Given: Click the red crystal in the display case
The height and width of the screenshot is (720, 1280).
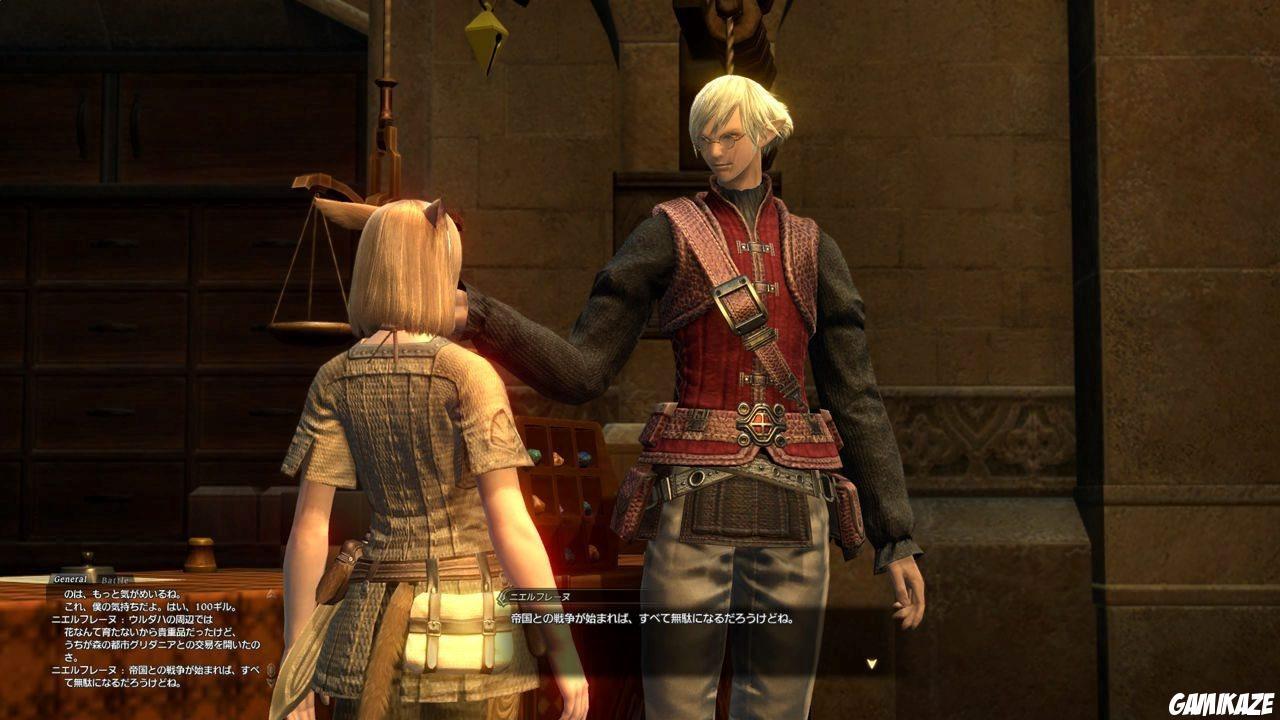Looking at the screenshot, I should (x=558, y=458).
